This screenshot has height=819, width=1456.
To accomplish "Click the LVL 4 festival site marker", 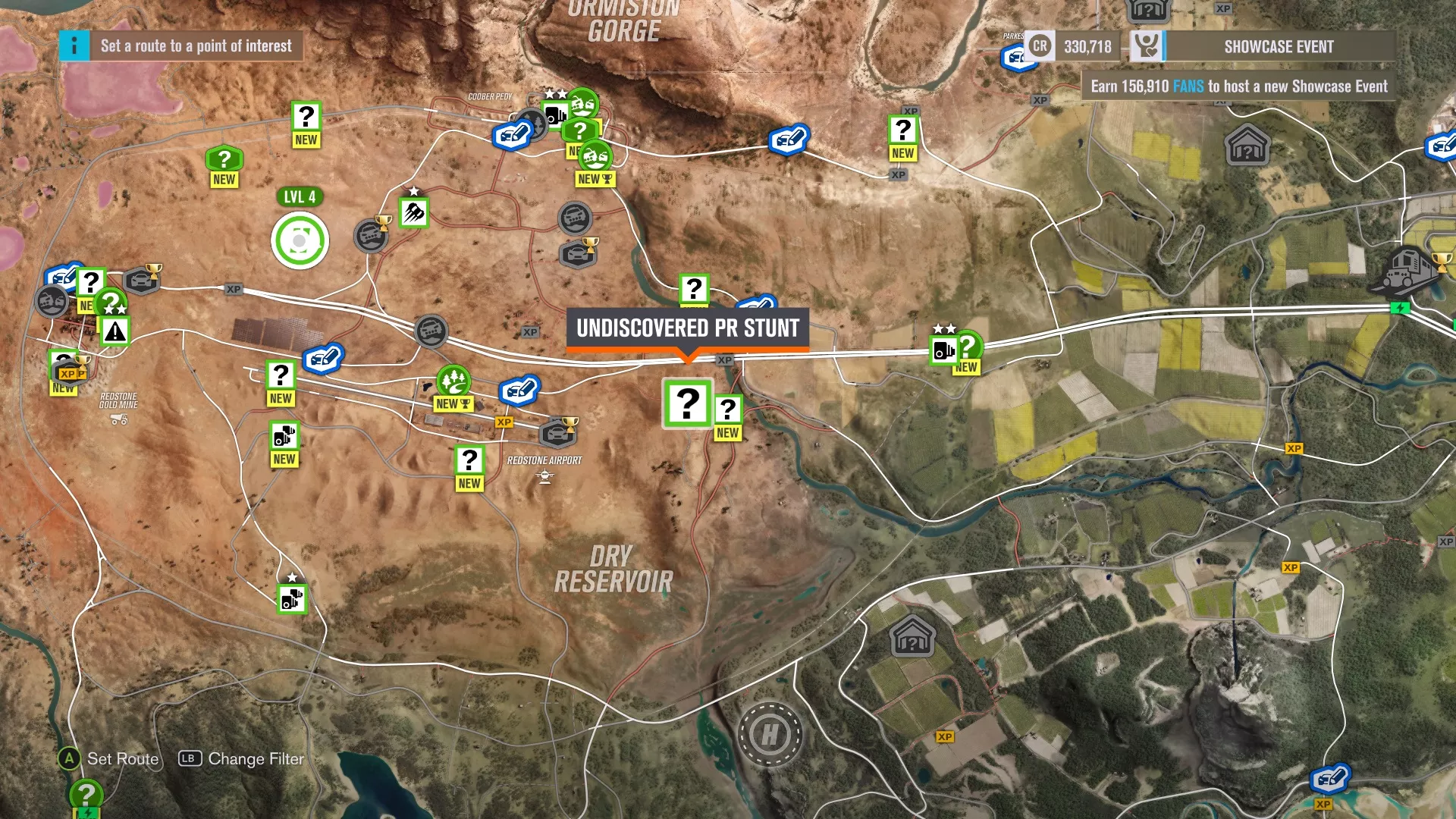I will pyautogui.click(x=300, y=241).
